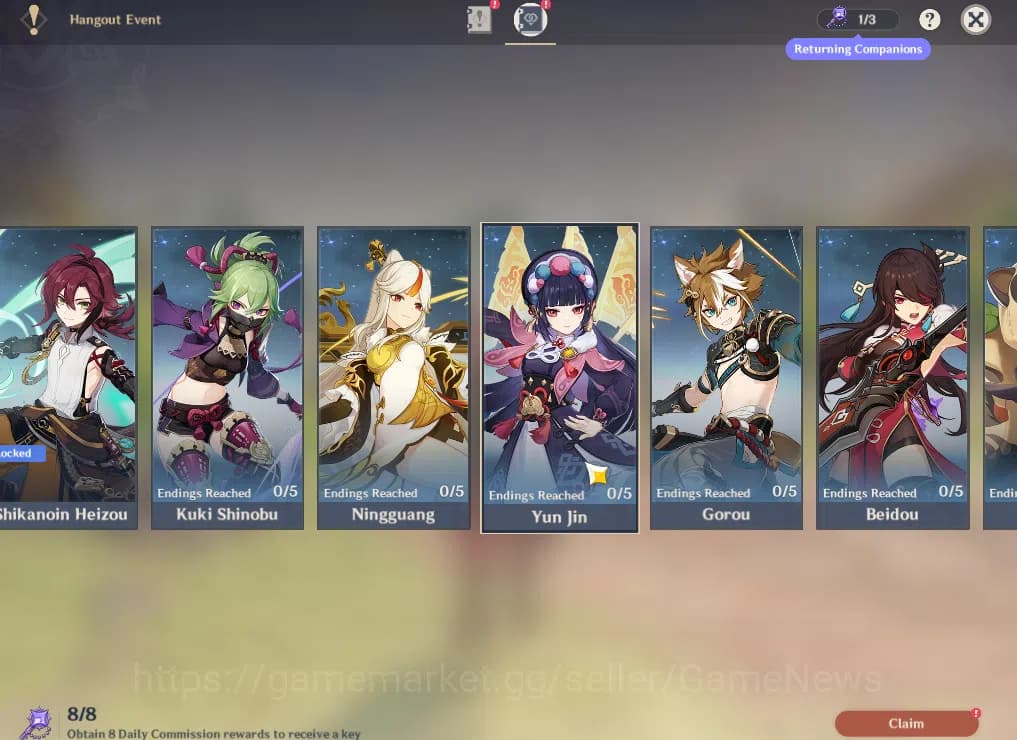Pick the Gorou hangout card
The image size is (1017, 740).
[726, 376]
